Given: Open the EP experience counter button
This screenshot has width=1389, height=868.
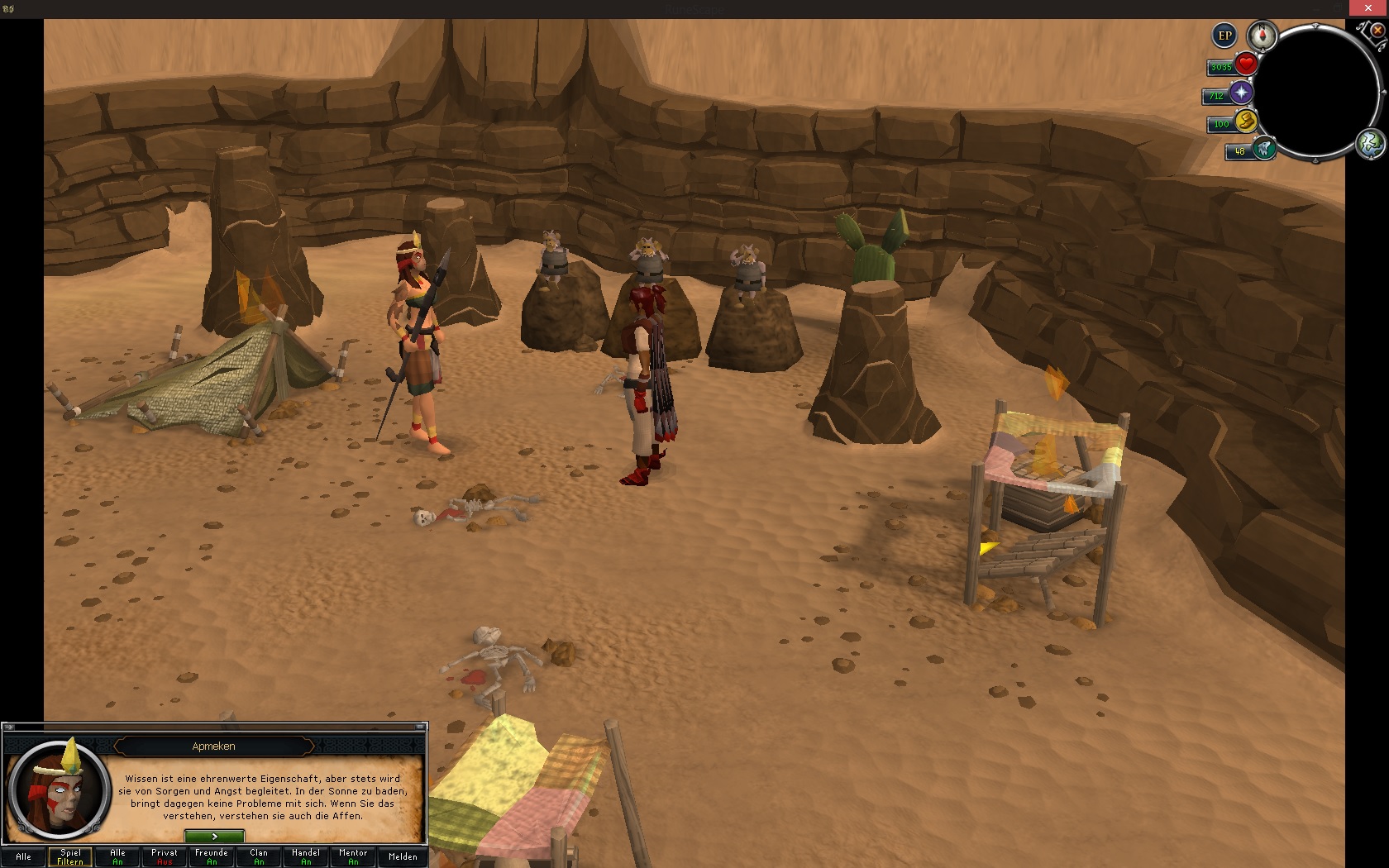Looking at the screenshot, I should pos(1224,36).
